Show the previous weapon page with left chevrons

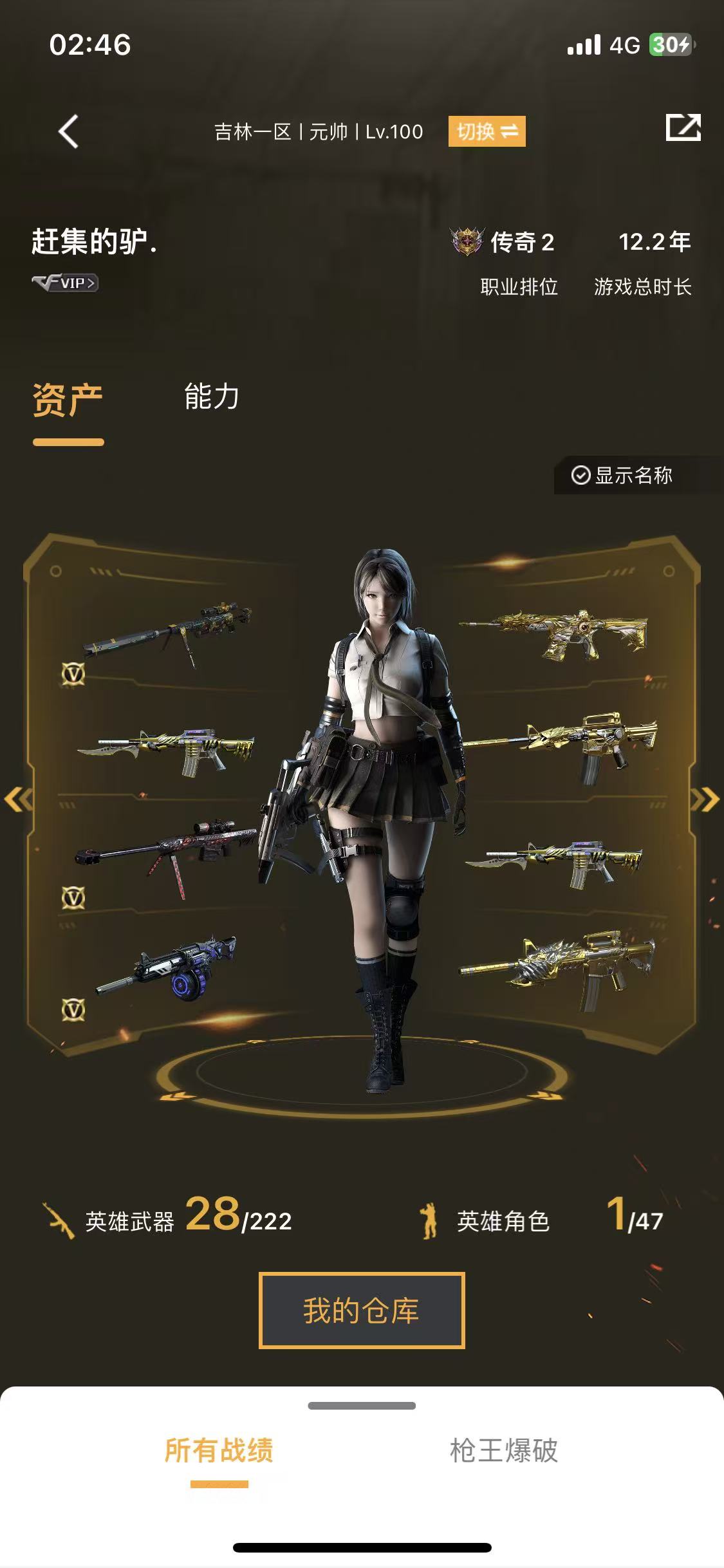point(18,799)
